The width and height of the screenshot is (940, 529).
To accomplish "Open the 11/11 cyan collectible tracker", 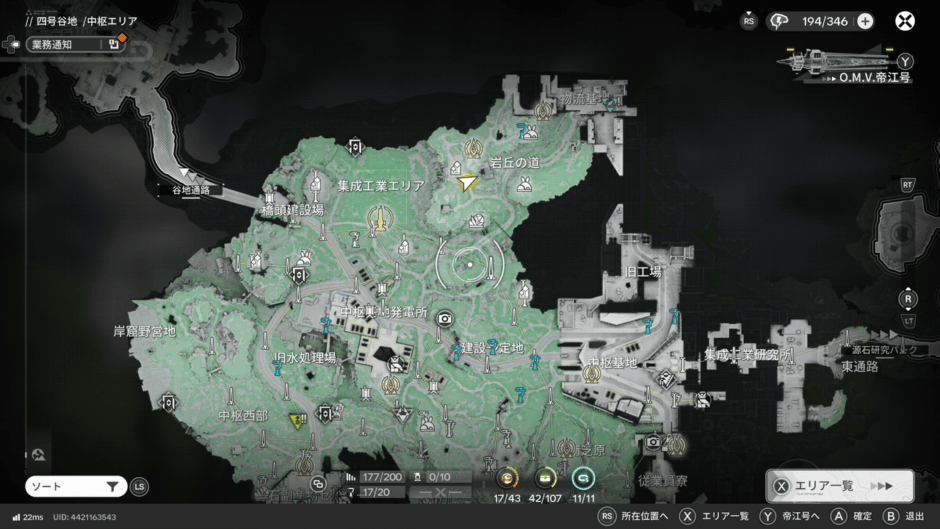I will pos(583,479).
